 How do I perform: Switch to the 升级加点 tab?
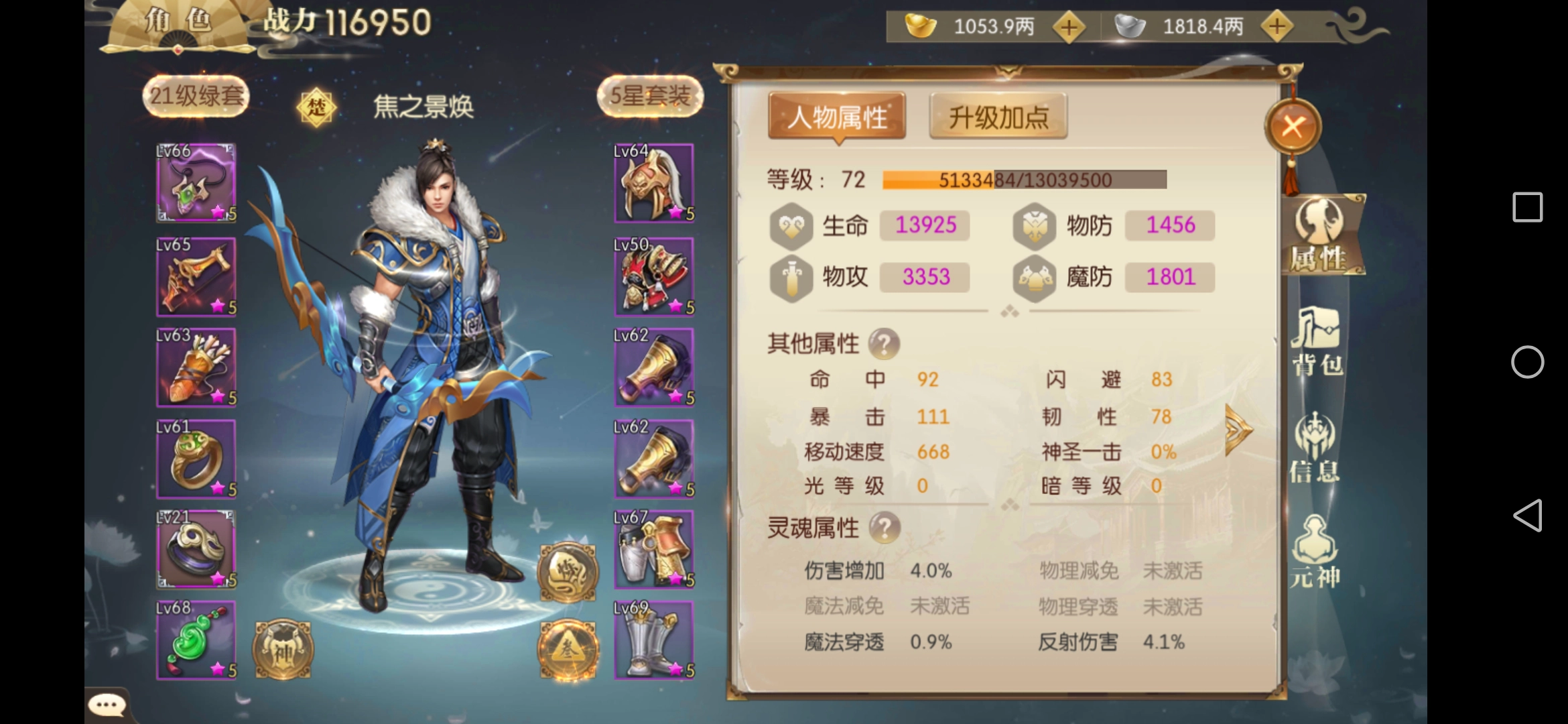(998, 115)
